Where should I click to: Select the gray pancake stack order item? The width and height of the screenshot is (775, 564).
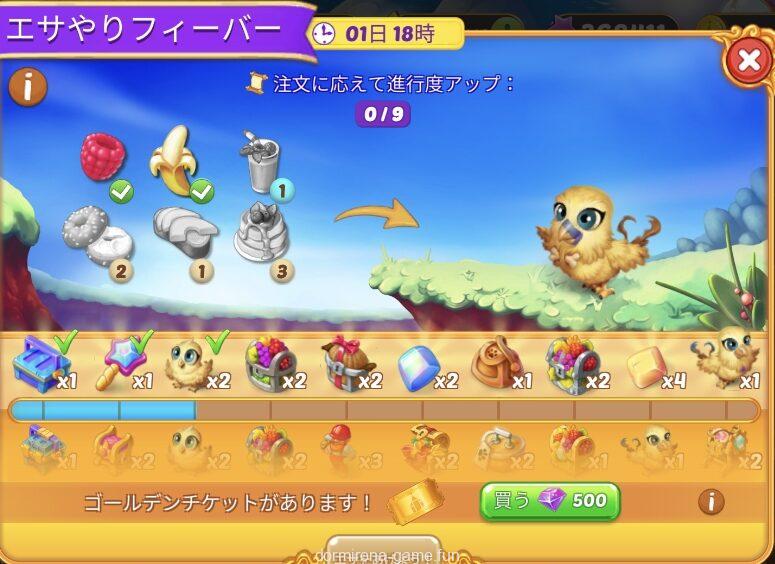pos(262,233)
